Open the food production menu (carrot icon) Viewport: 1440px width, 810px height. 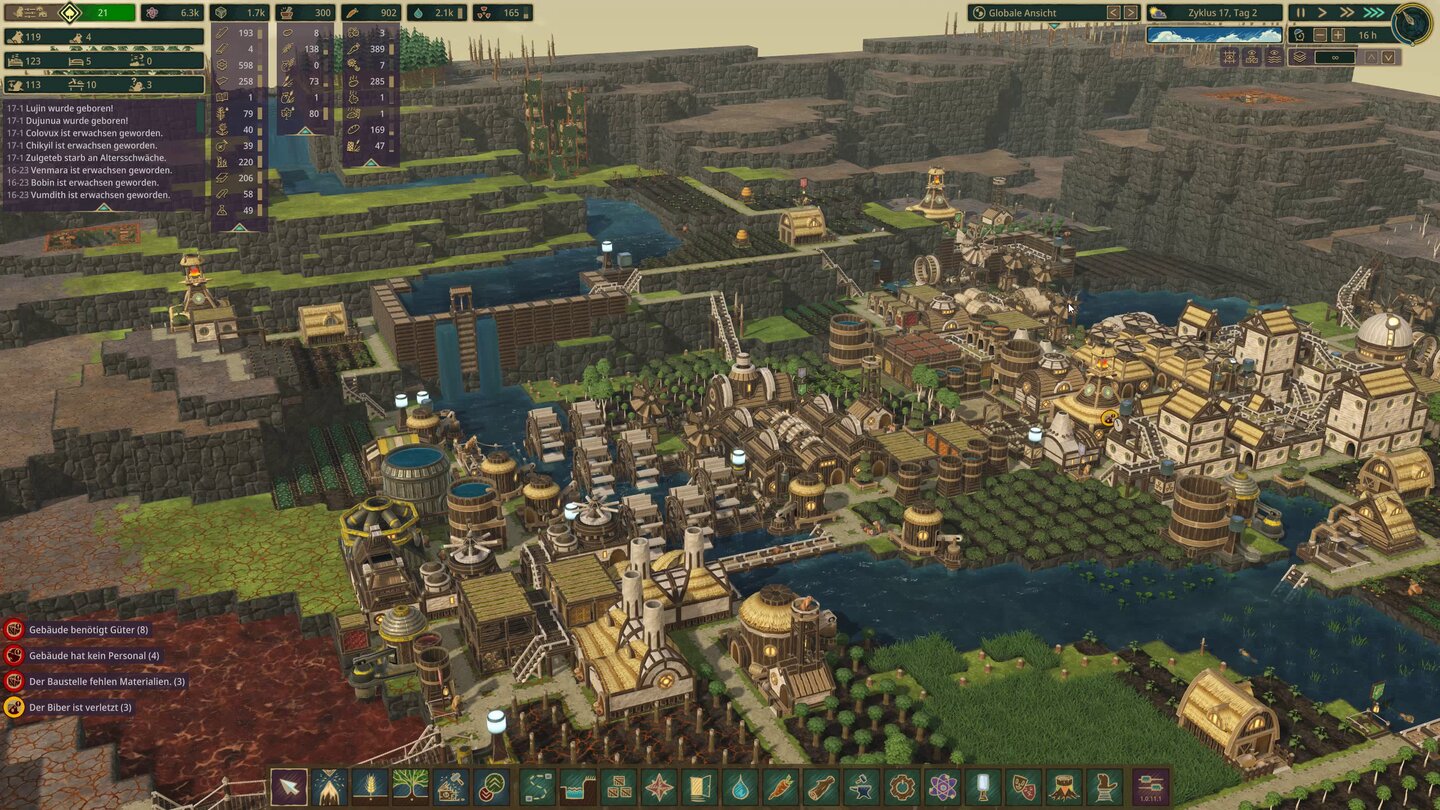click(782, 787)
